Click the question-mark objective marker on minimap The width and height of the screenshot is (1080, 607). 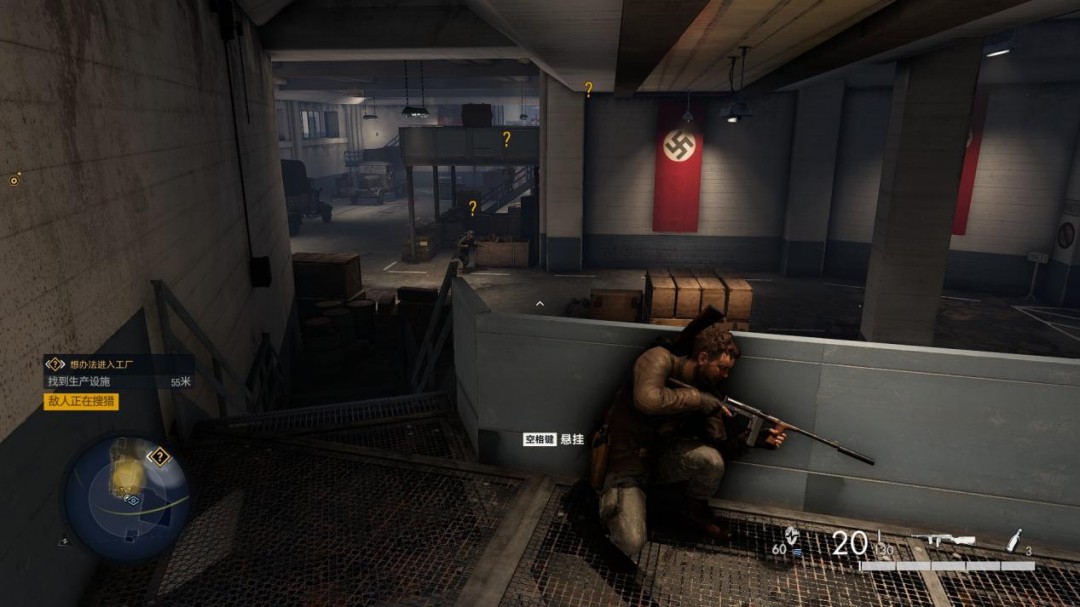click(x=158, y=457)
